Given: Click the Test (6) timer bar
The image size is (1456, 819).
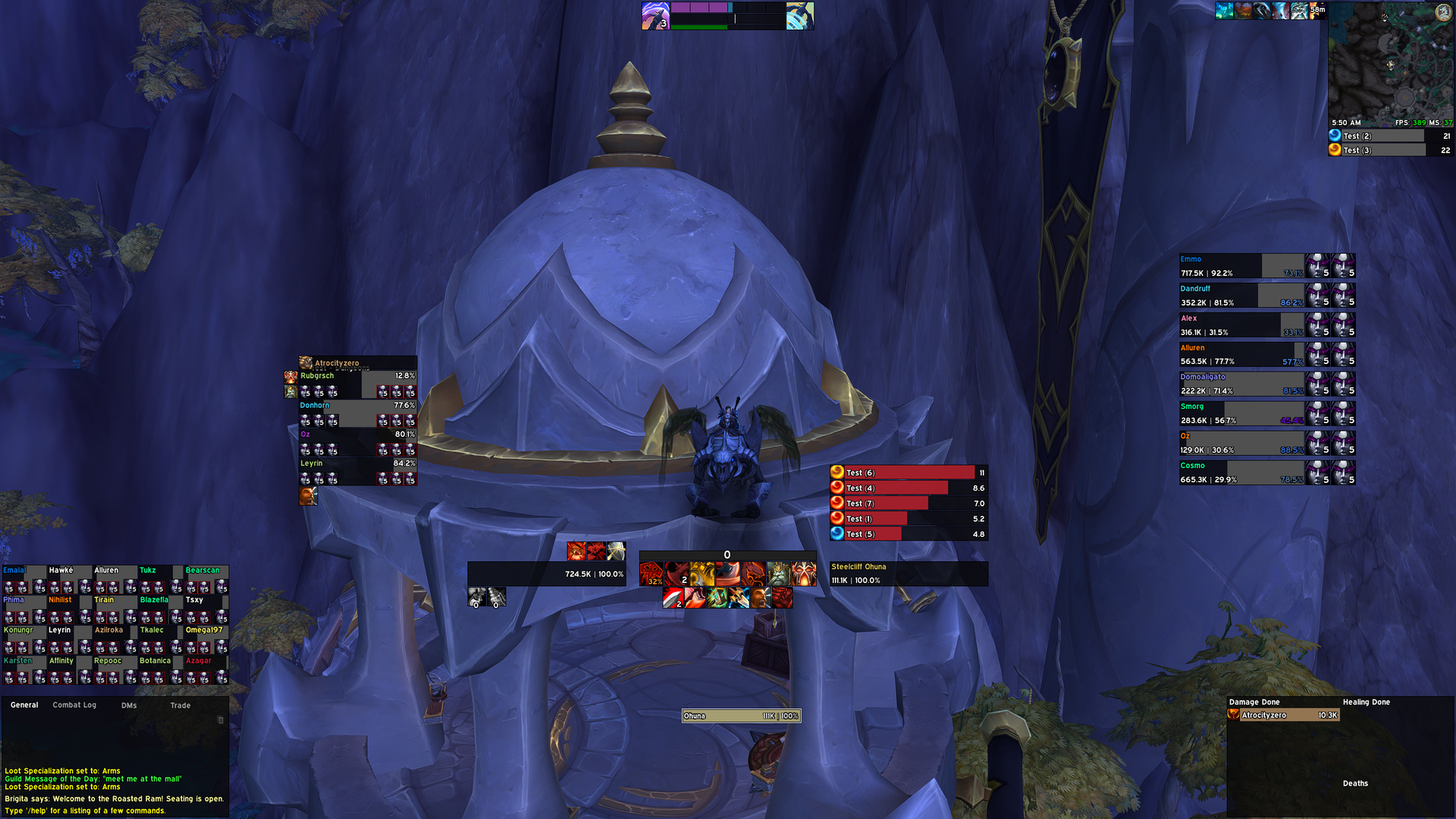Looking at the screenshot, I should [x=908, y=472].
